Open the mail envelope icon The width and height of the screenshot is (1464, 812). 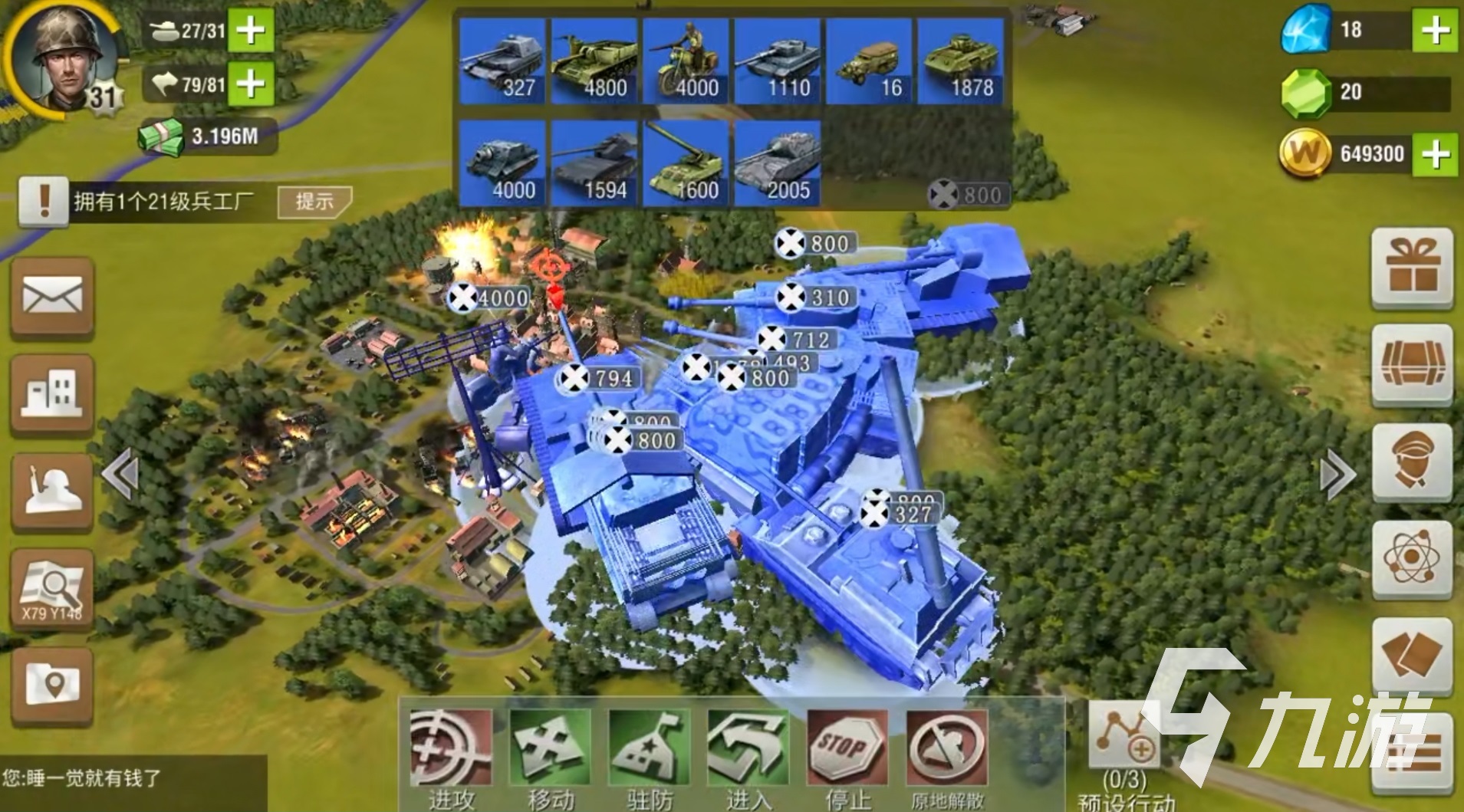(52, 297)
